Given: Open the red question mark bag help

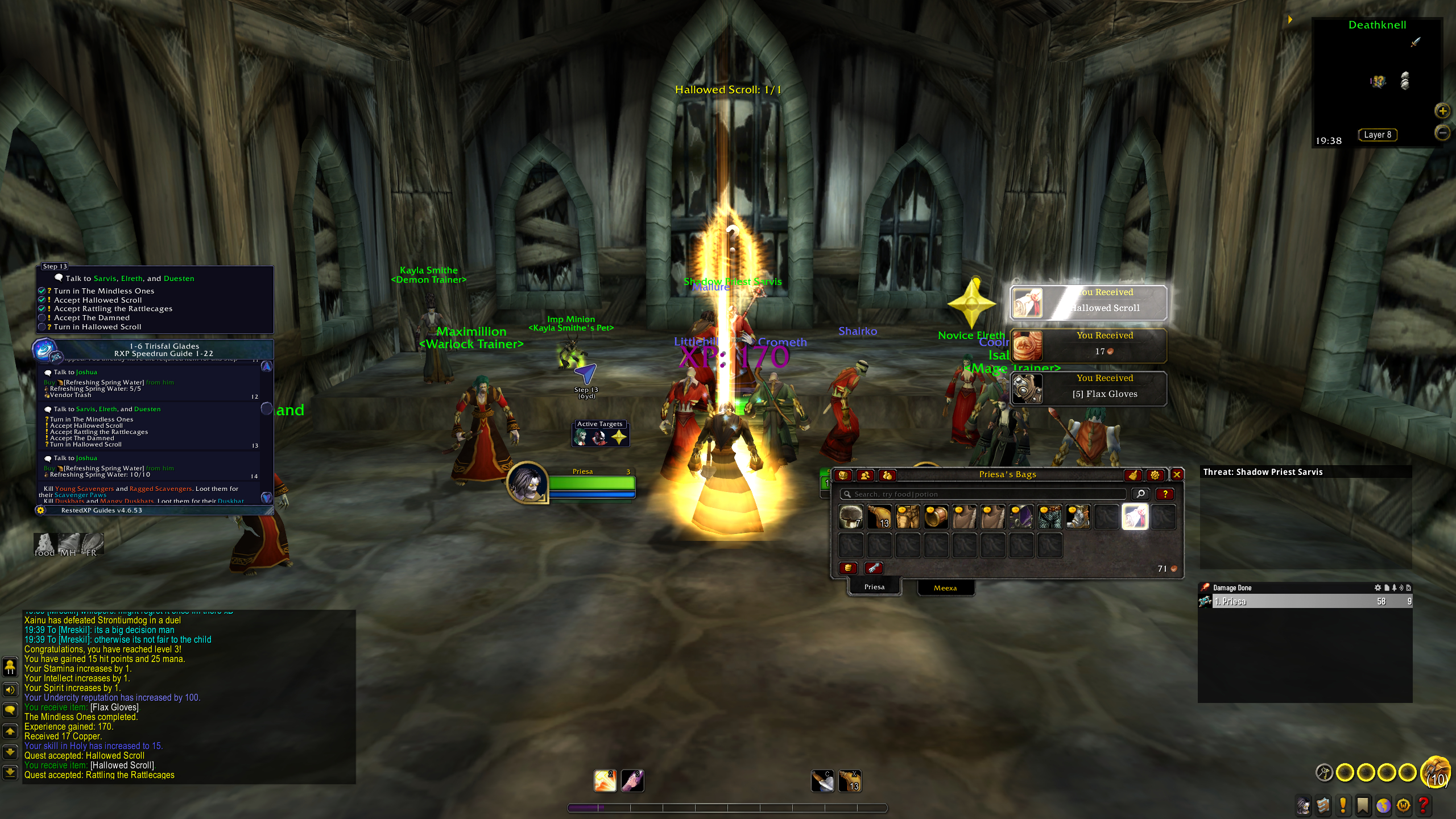Looking at the screenshot, I should click(x=1165, y=494).
